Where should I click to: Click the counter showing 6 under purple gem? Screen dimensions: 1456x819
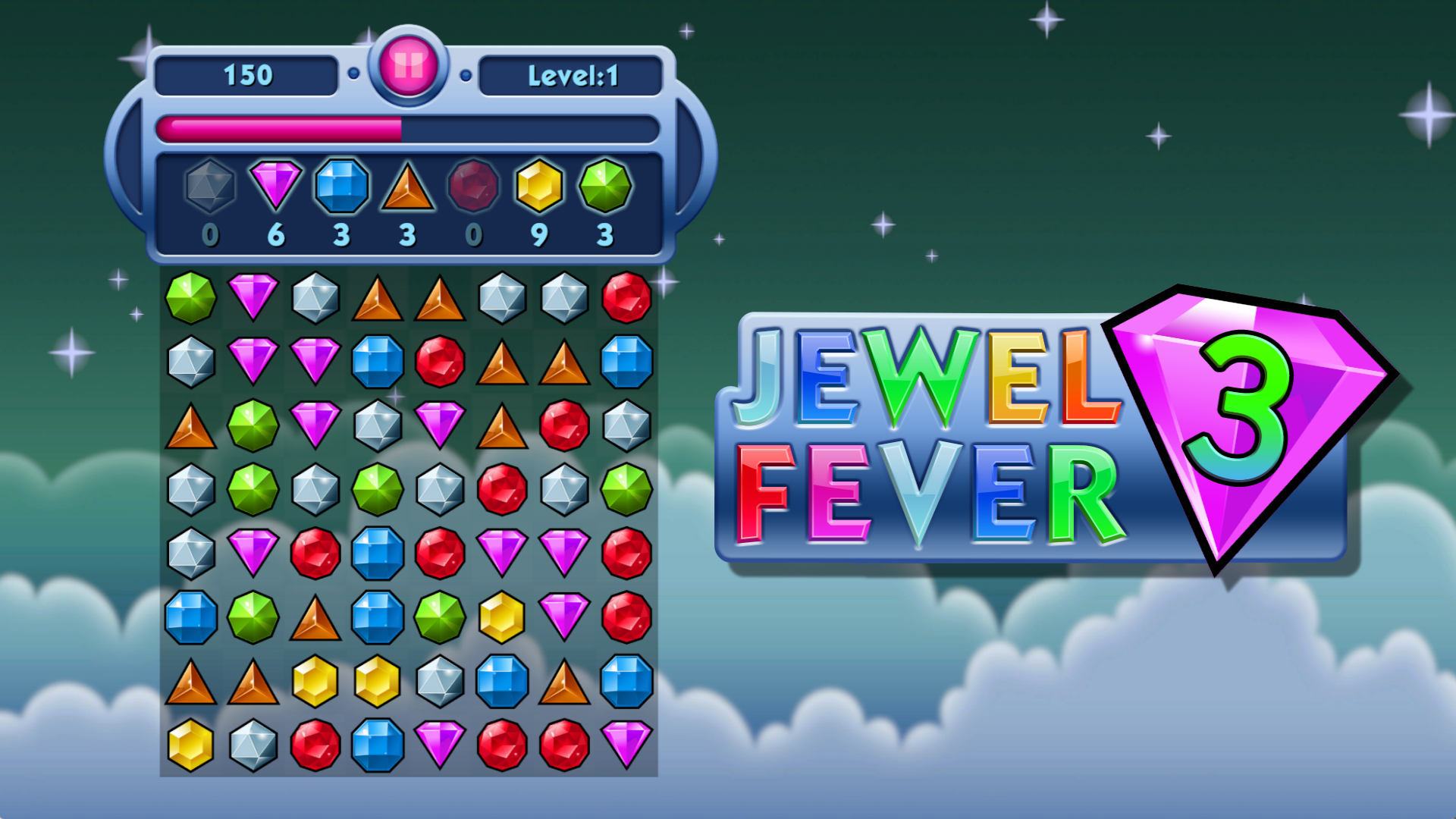[276, 235]
